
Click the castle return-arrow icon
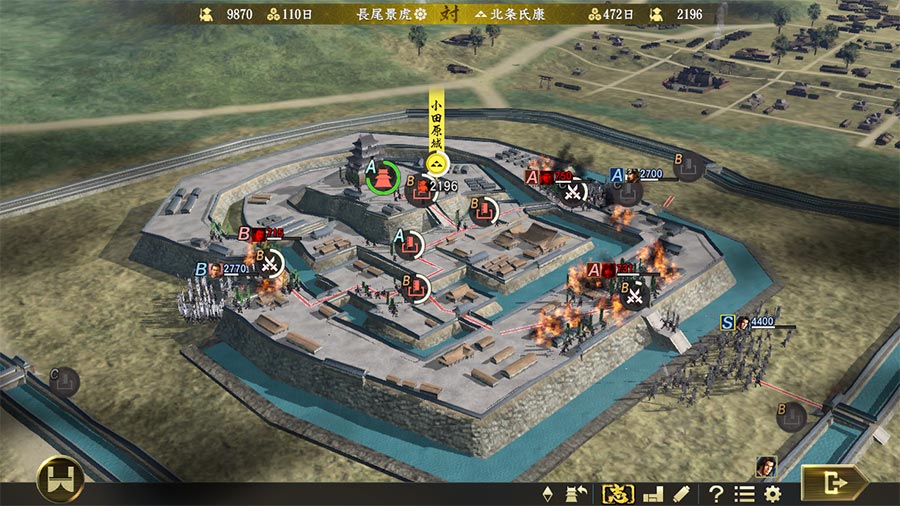pos(576,493)
